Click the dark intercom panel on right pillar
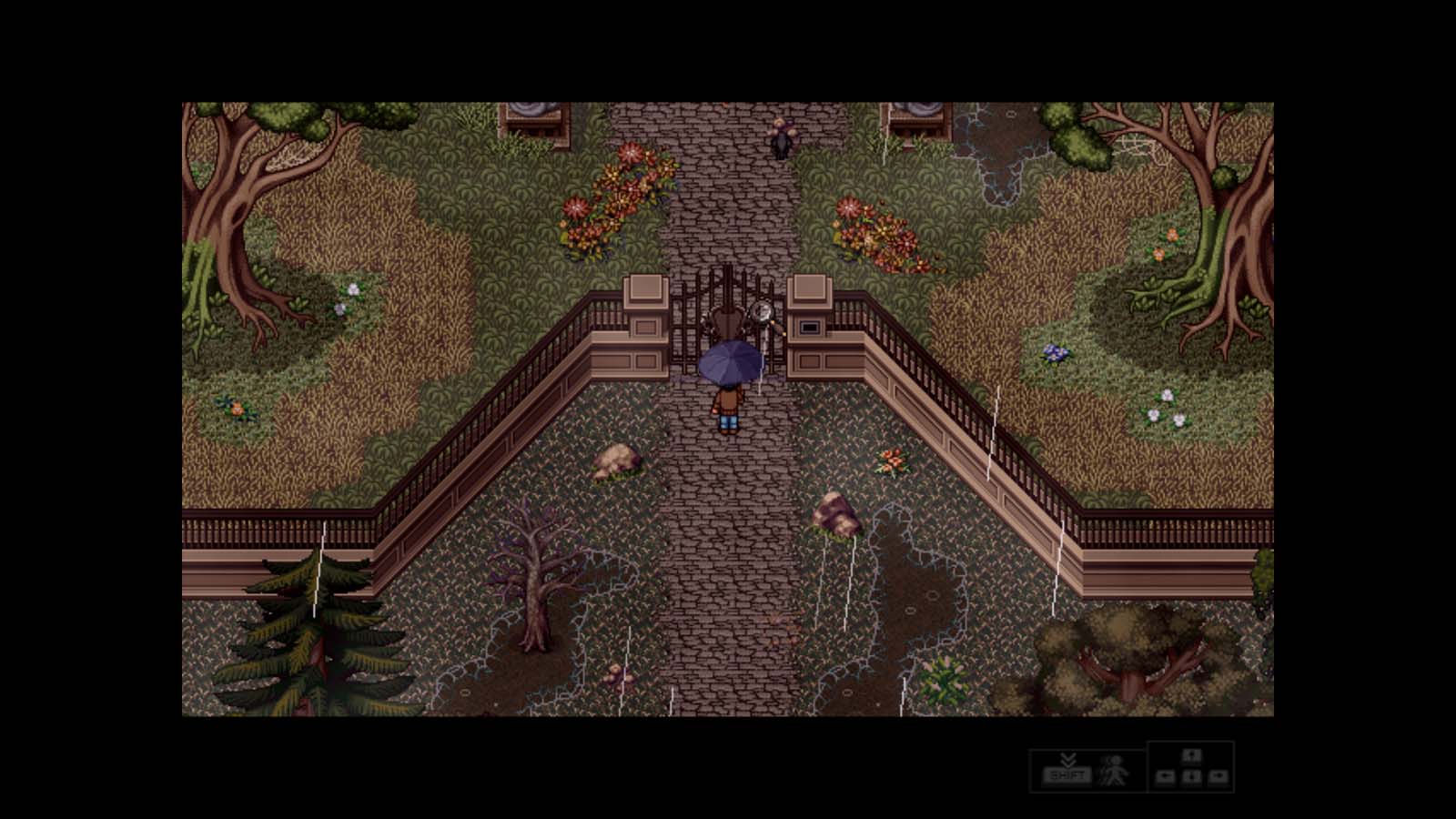 click(x=809, y=326)
